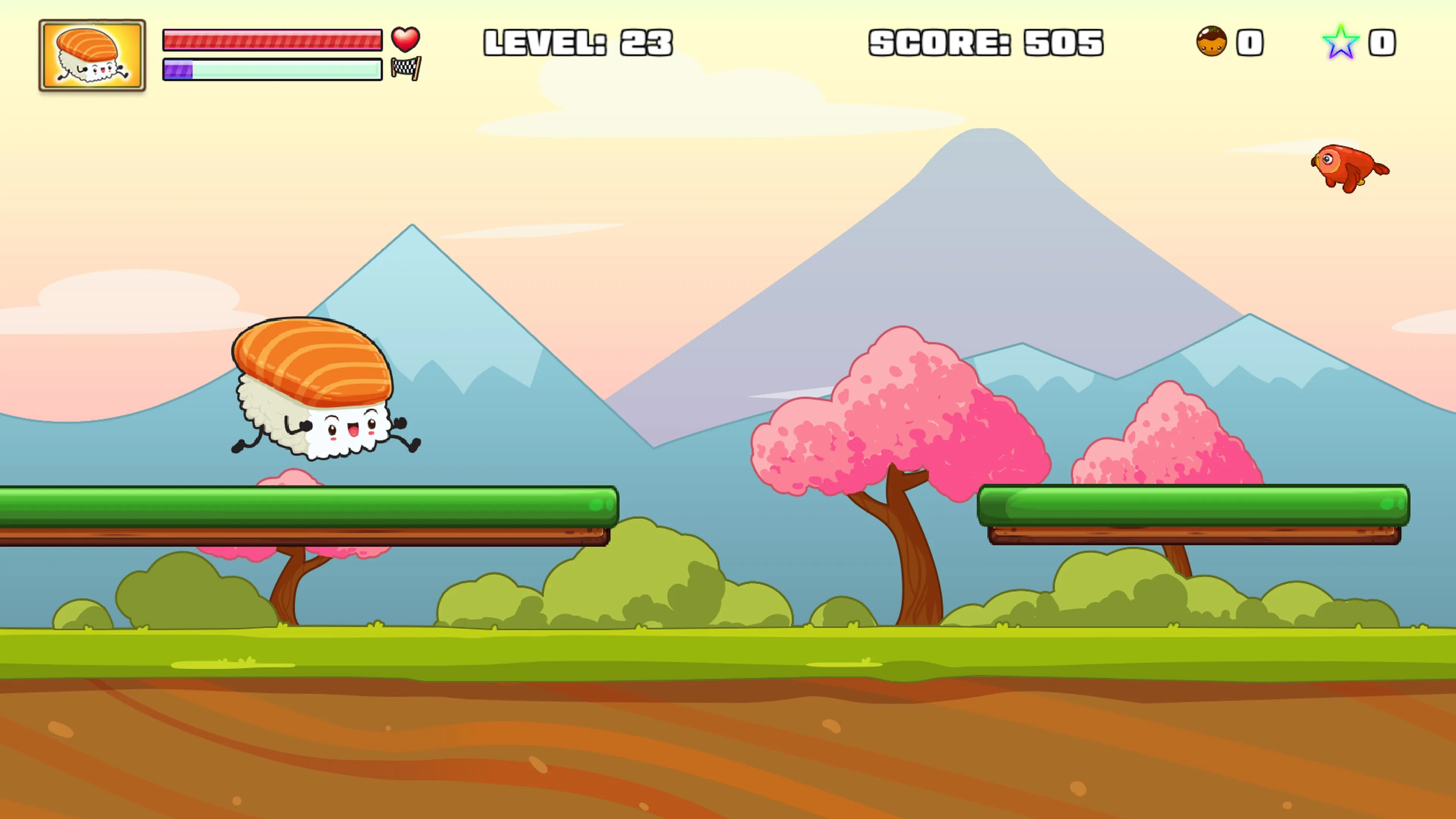Click the rainbow star collectible icon
Screen dimensions: 1456x819
(x=1340, y=42)
